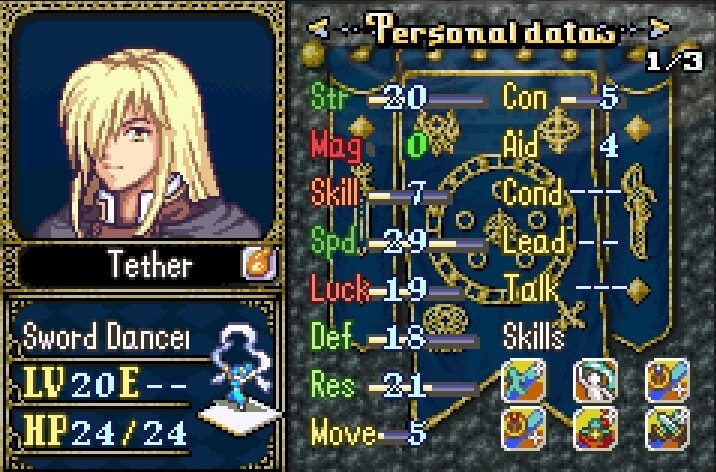The width and height of the screenshot is (716, 472).
Task: Select the crossed teal blades skill icon
Action: pos(521,381)
